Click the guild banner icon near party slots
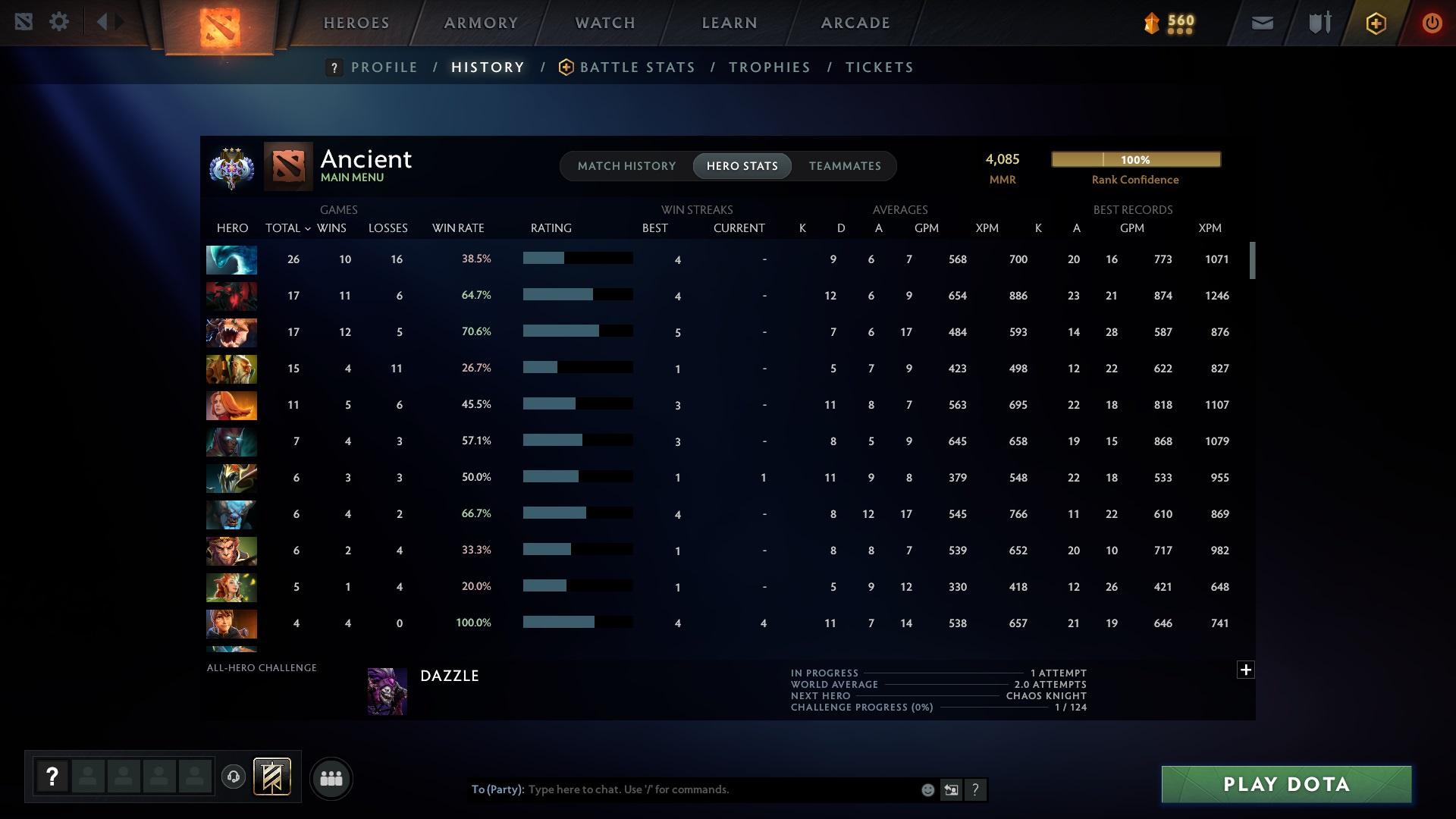The image size is (1456, 819). coord(273,778)
